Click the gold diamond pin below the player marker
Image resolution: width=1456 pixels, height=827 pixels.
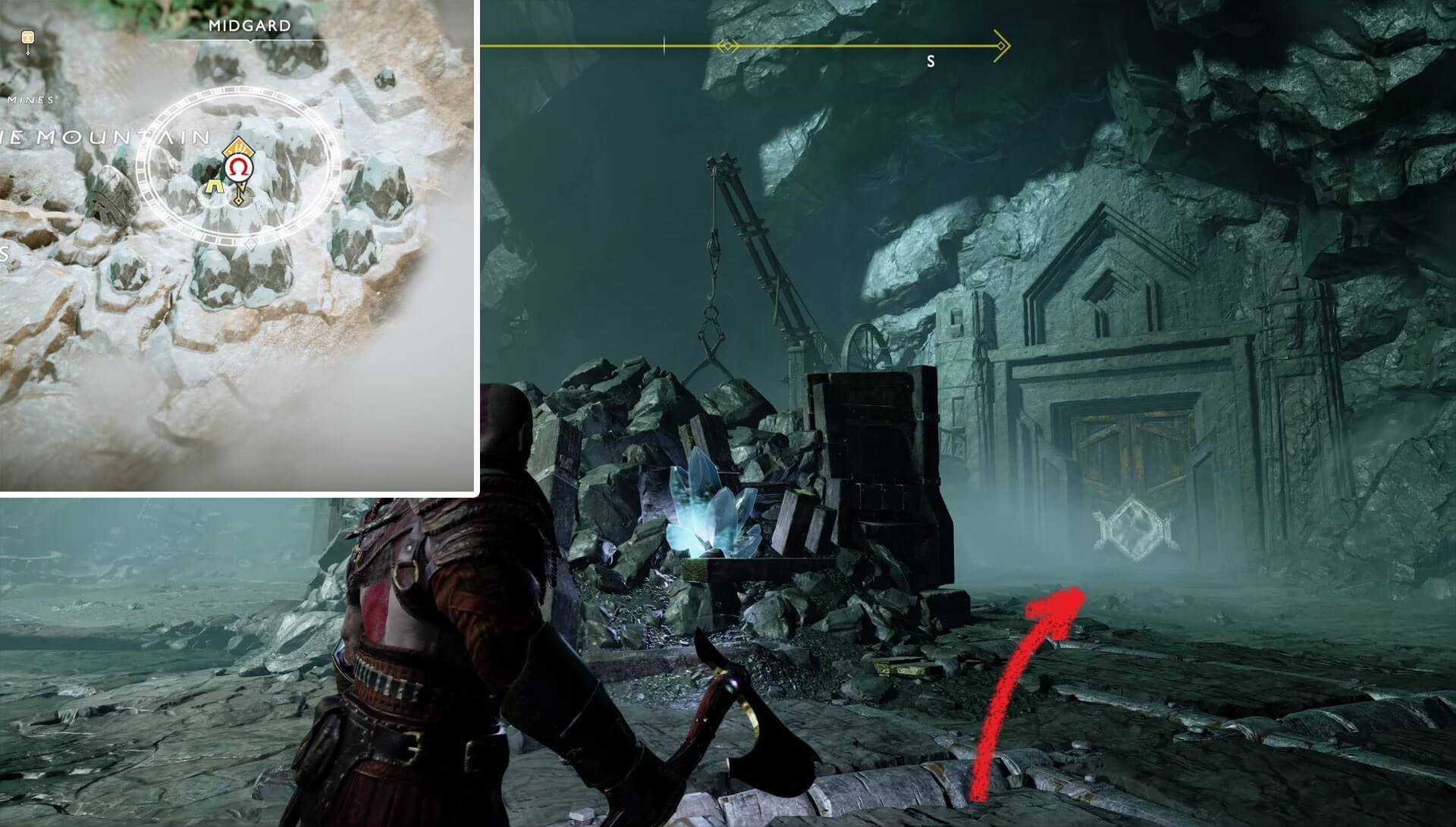[x=239, y=199]
